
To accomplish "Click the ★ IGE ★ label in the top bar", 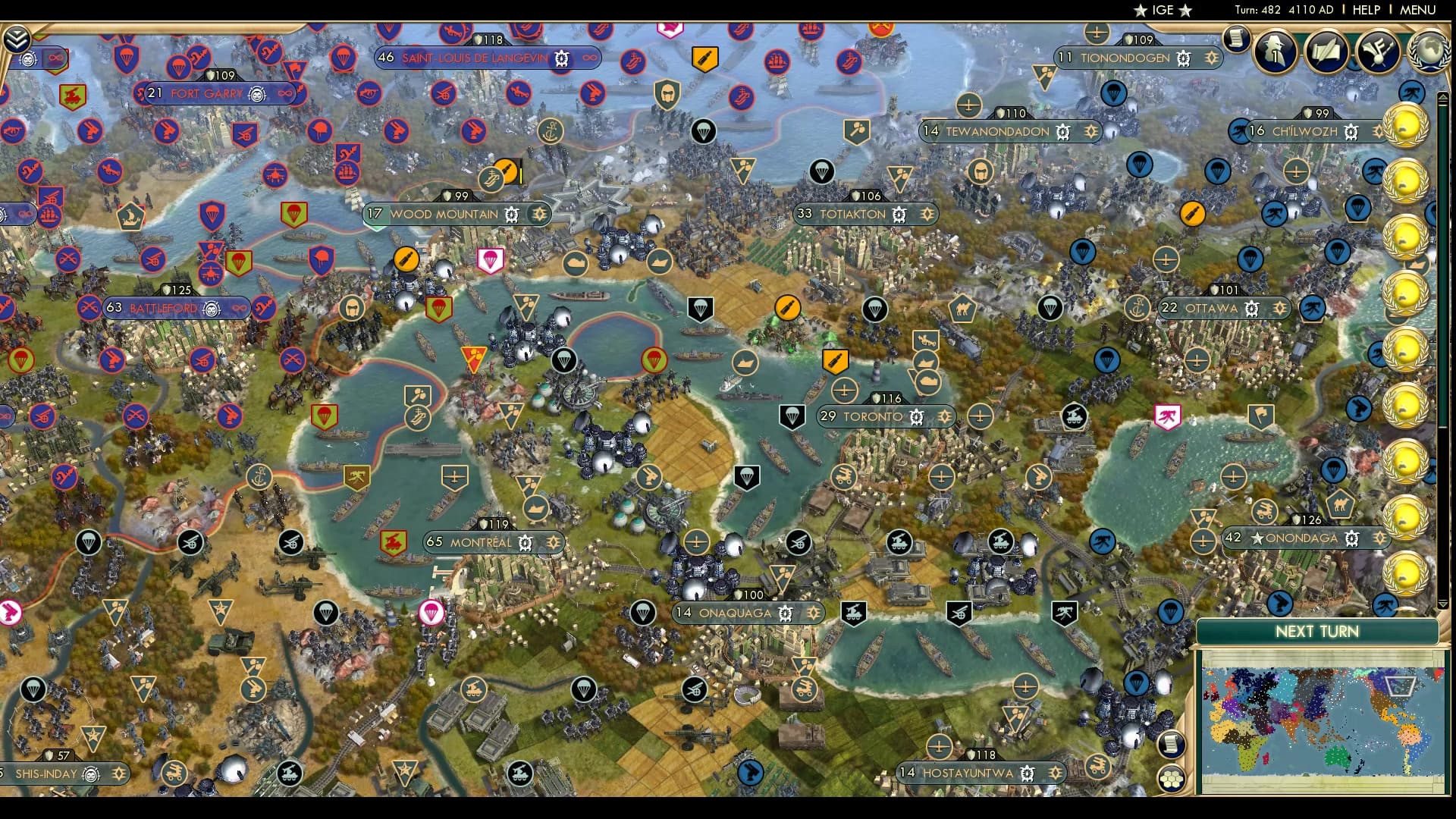I will click(1163, 10).
